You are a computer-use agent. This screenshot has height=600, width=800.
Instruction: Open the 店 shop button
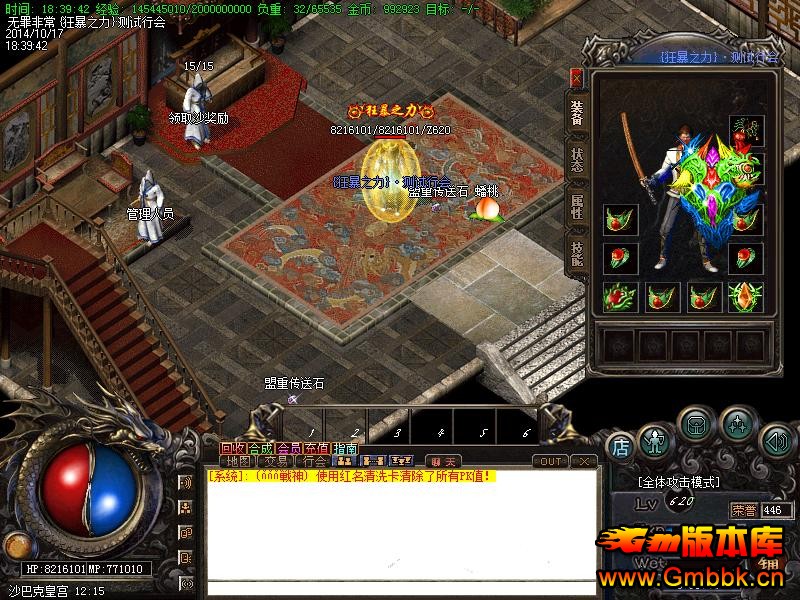(x=620, y=446)
